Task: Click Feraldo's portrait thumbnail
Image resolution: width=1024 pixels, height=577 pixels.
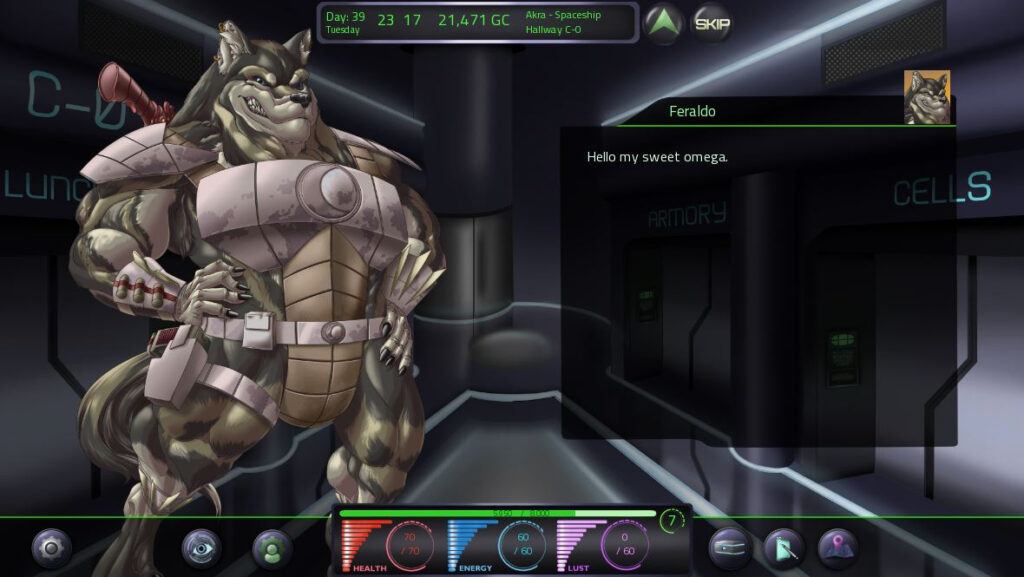Action: point(926,97)
